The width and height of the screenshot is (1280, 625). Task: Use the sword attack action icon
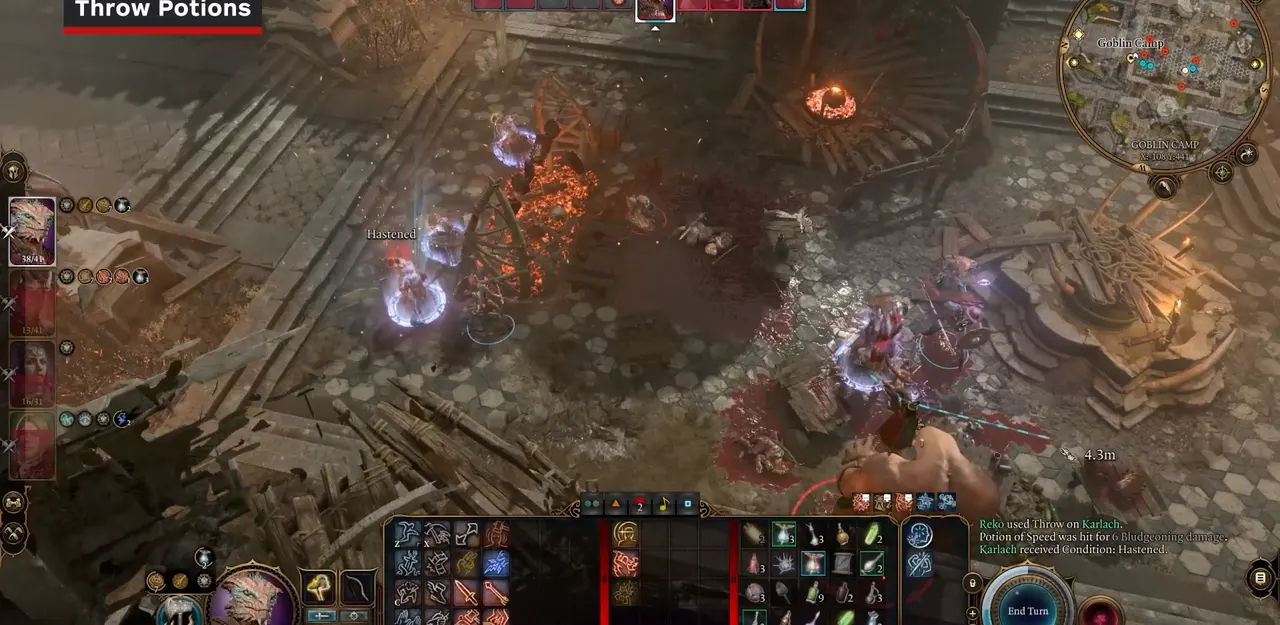466,593
